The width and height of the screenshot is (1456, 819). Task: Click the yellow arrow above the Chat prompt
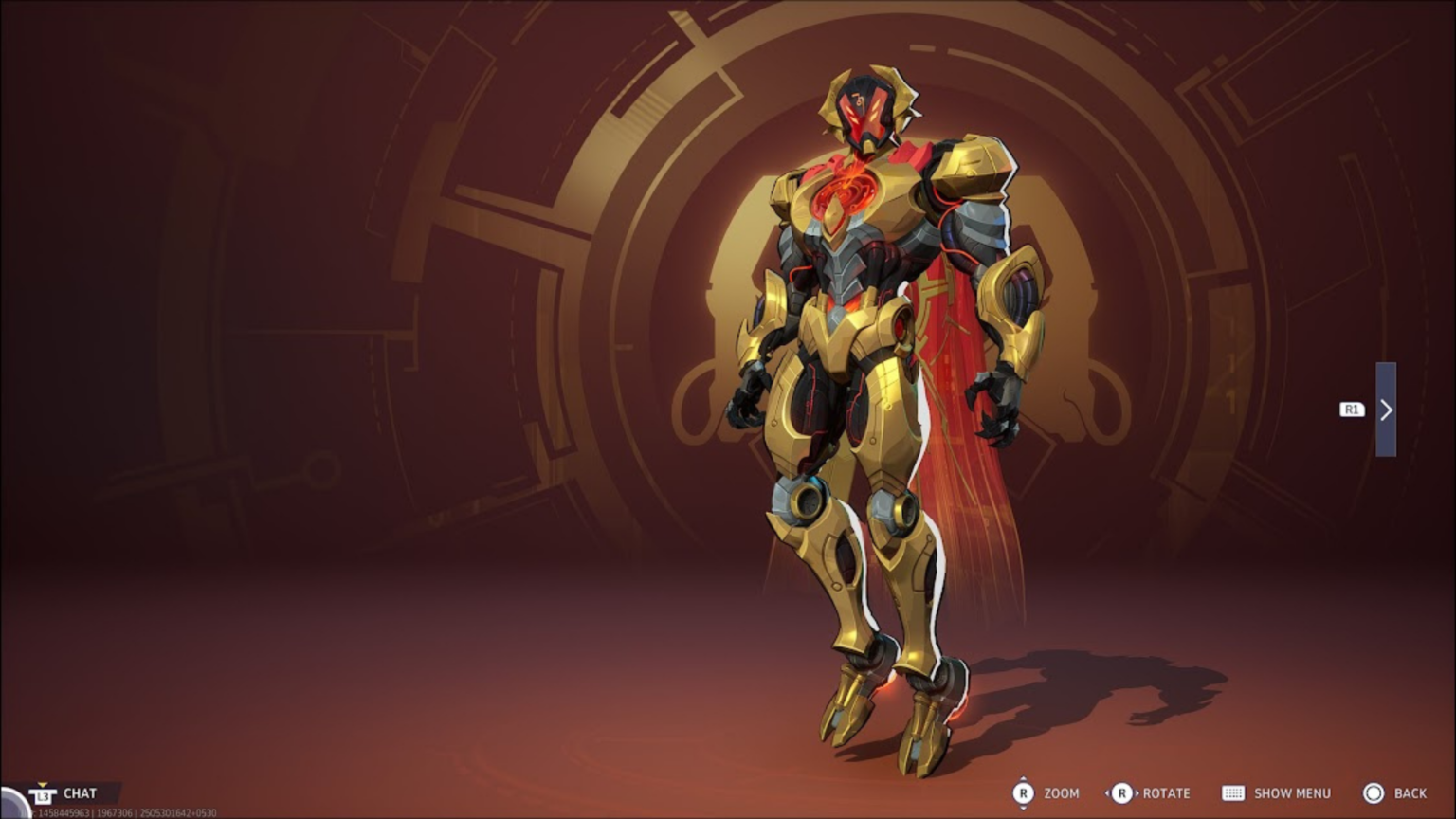(43, 784)
